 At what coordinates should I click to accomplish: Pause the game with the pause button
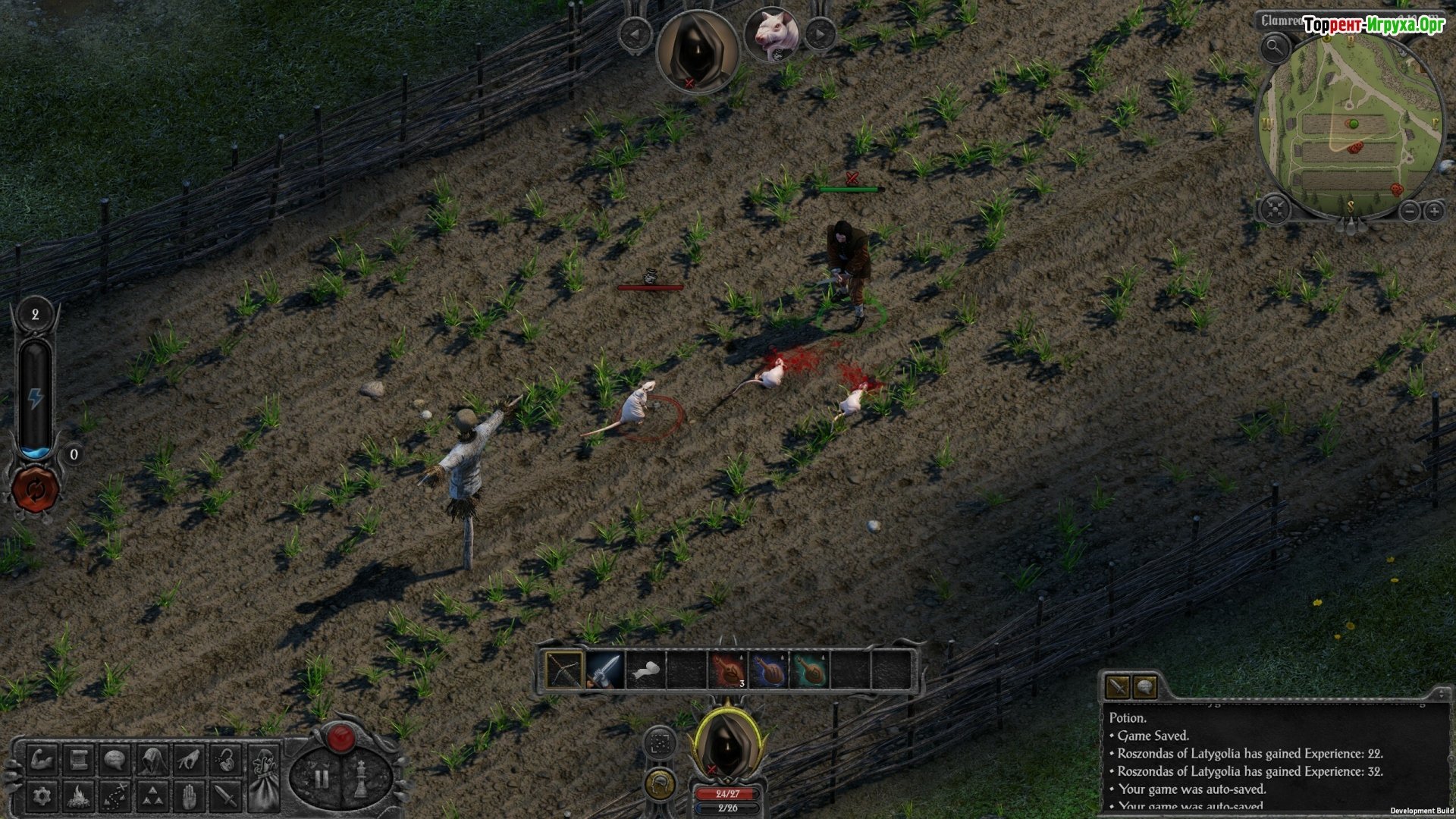point(322,778)
